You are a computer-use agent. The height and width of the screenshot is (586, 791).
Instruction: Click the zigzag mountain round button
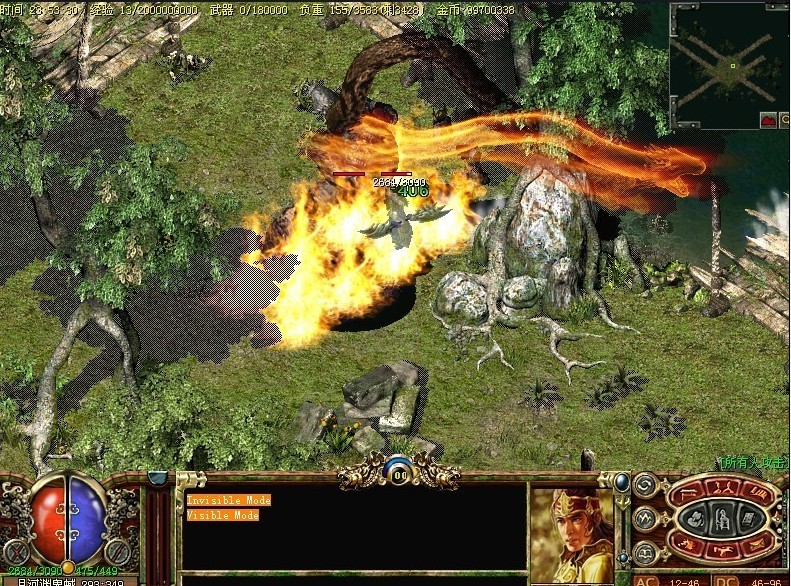(645, 518)
